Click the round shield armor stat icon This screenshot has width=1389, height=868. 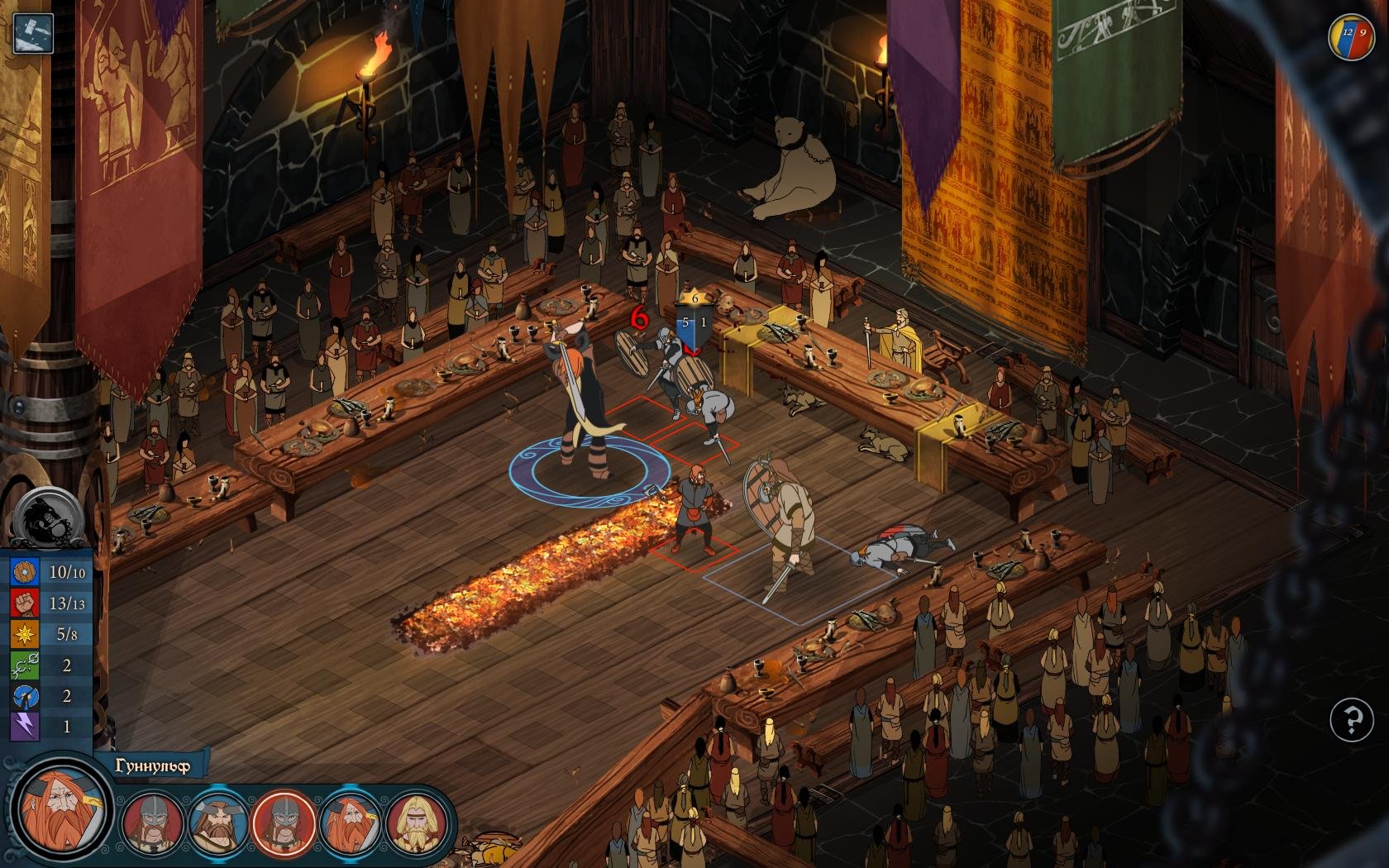[x=23, y=572]
